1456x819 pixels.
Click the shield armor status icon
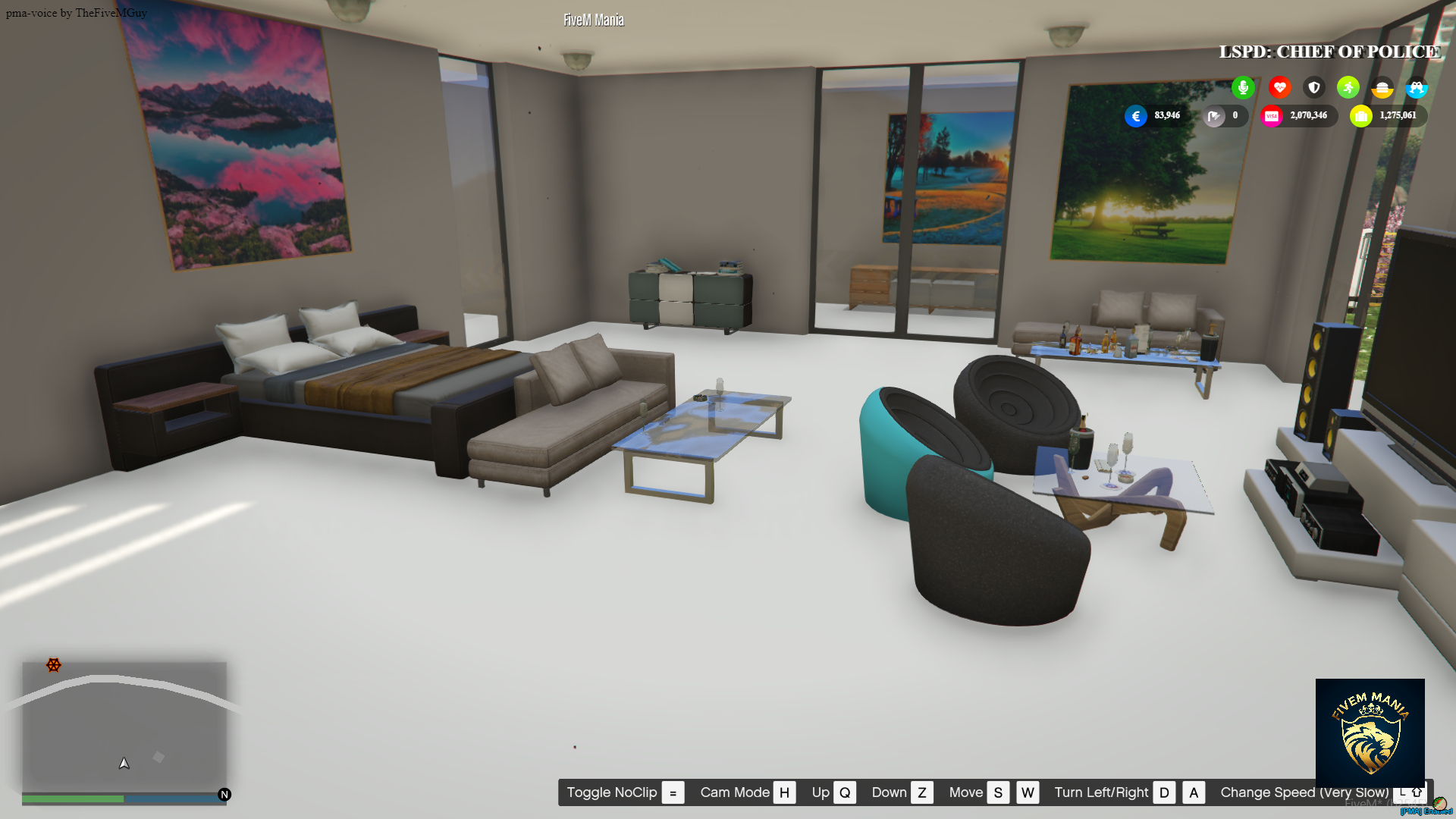pos(1313,87)
